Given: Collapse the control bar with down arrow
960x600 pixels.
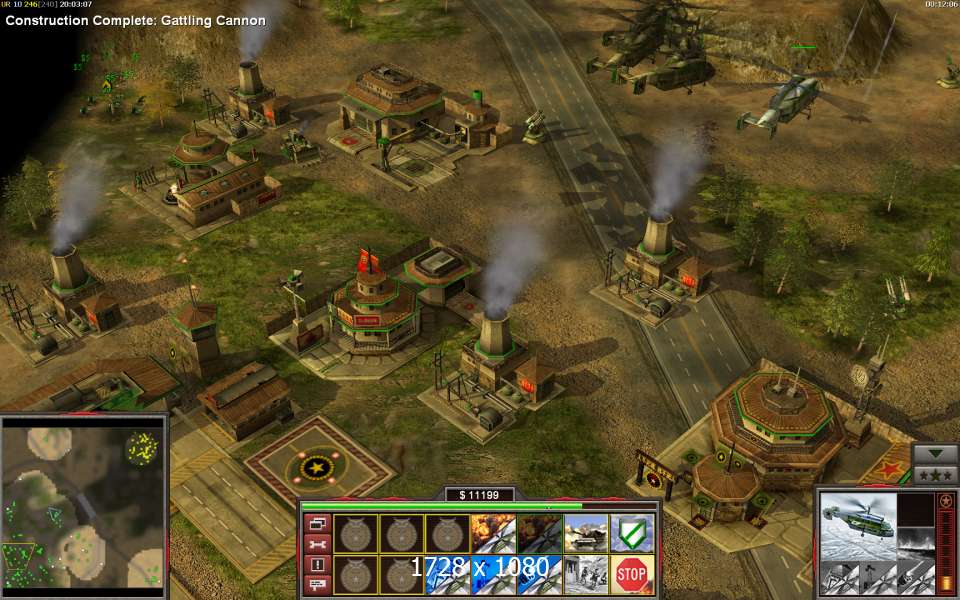Looking at the screenshot, I should click(x=936, y=453).
